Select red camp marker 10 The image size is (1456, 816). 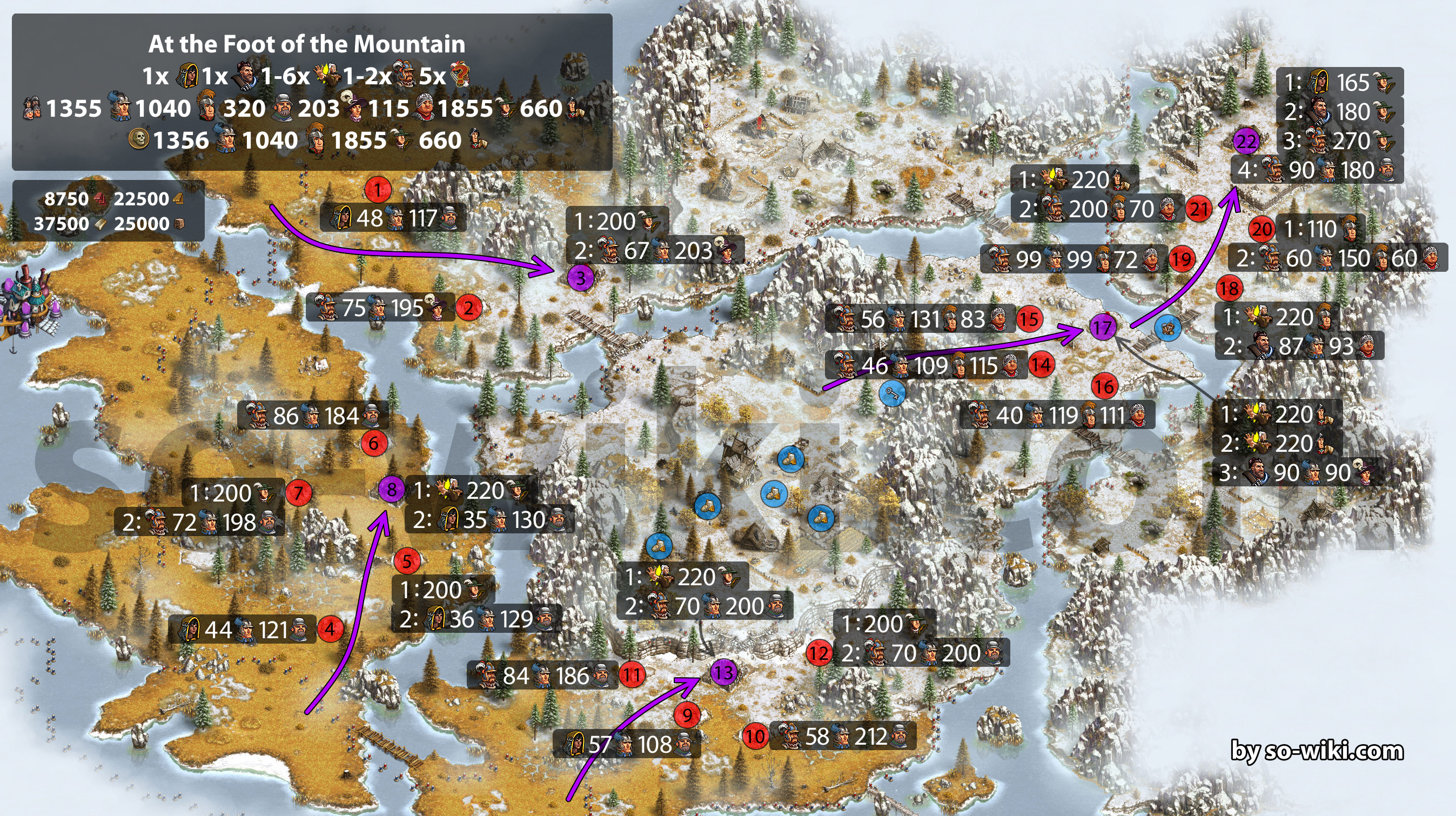tap(755, 735)
